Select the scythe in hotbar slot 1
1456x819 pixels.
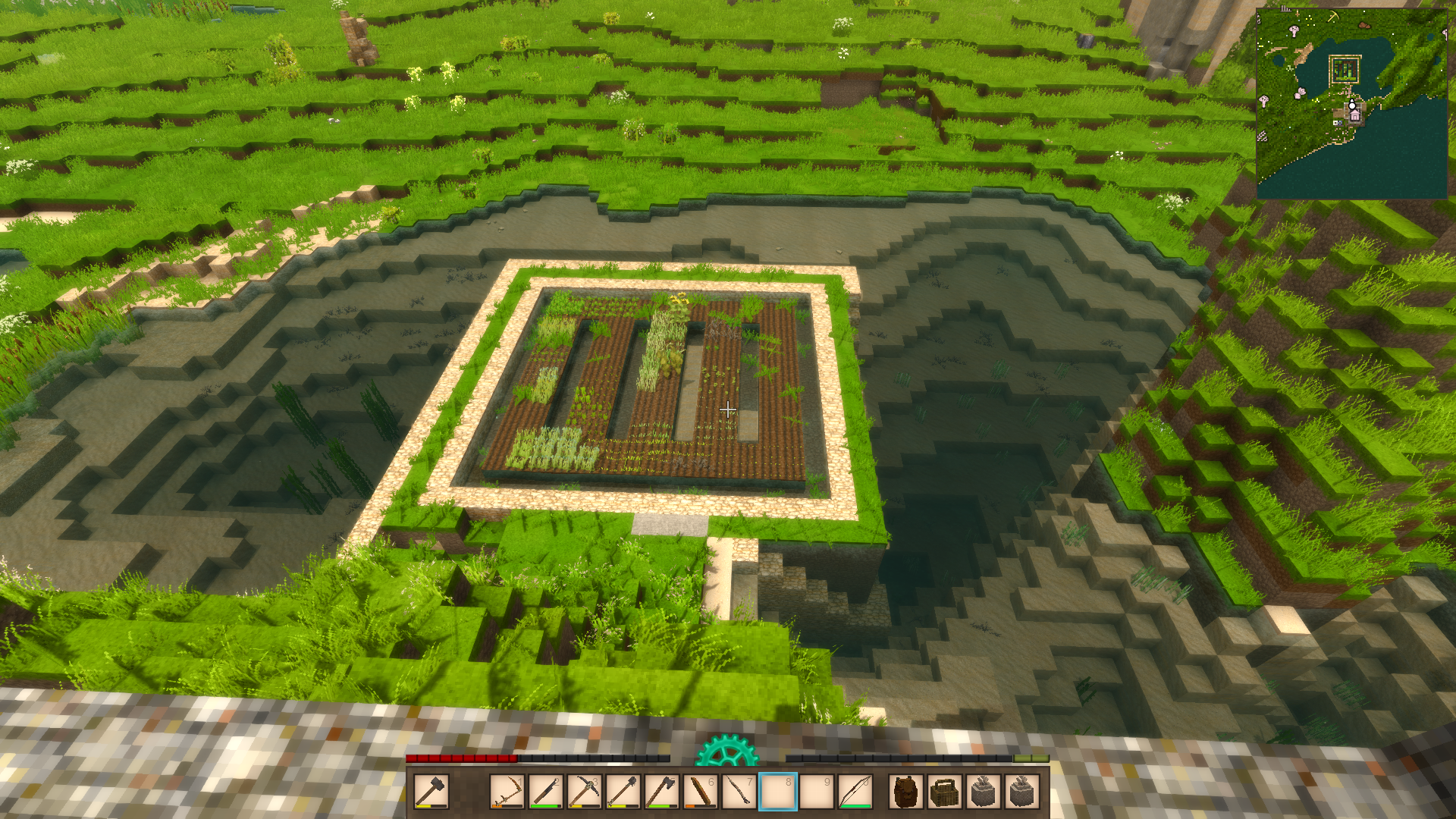coord(507,792)
